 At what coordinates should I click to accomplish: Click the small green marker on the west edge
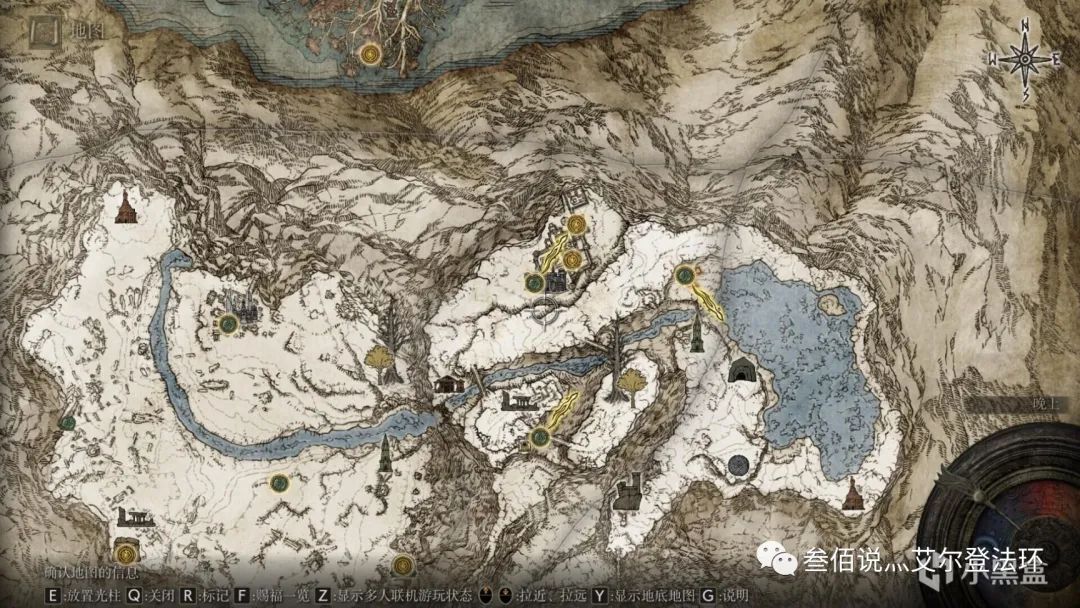point(67,423)
